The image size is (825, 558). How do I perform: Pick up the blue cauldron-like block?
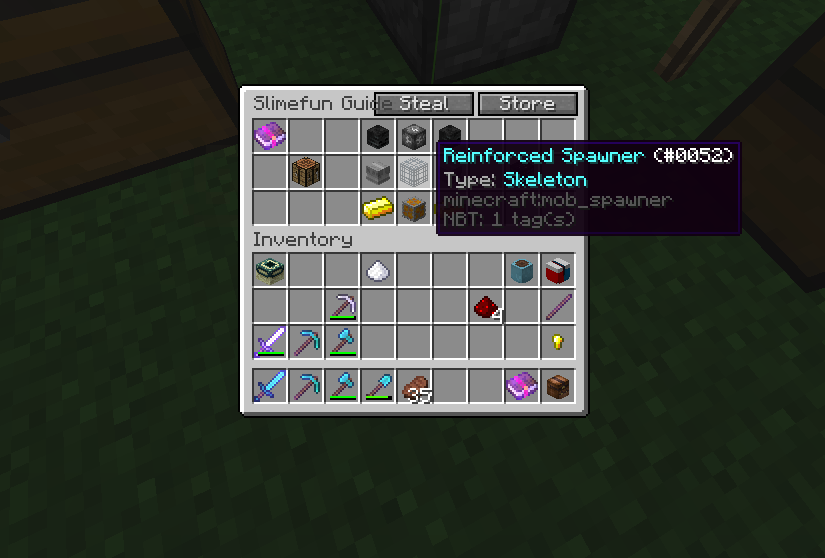[522, 269]
